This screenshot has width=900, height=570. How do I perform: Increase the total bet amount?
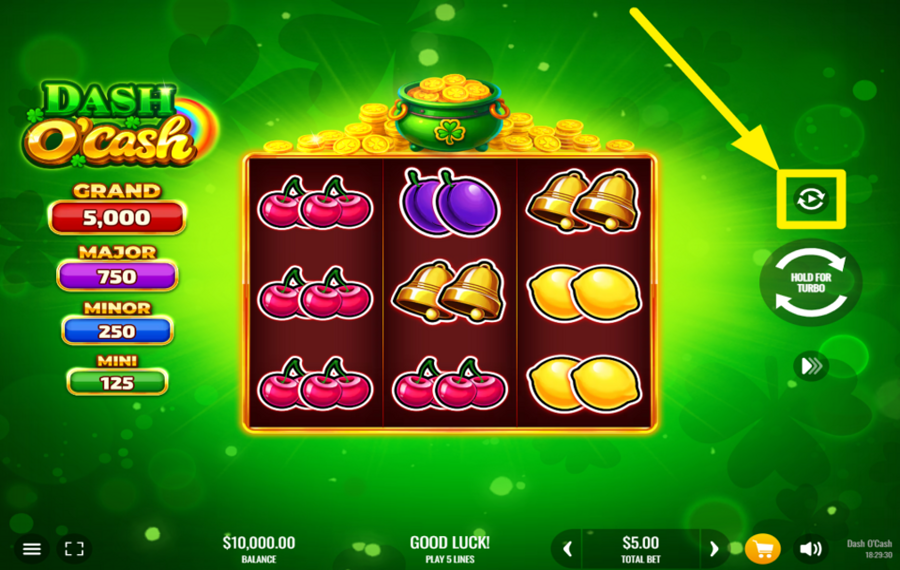point(714,548)
